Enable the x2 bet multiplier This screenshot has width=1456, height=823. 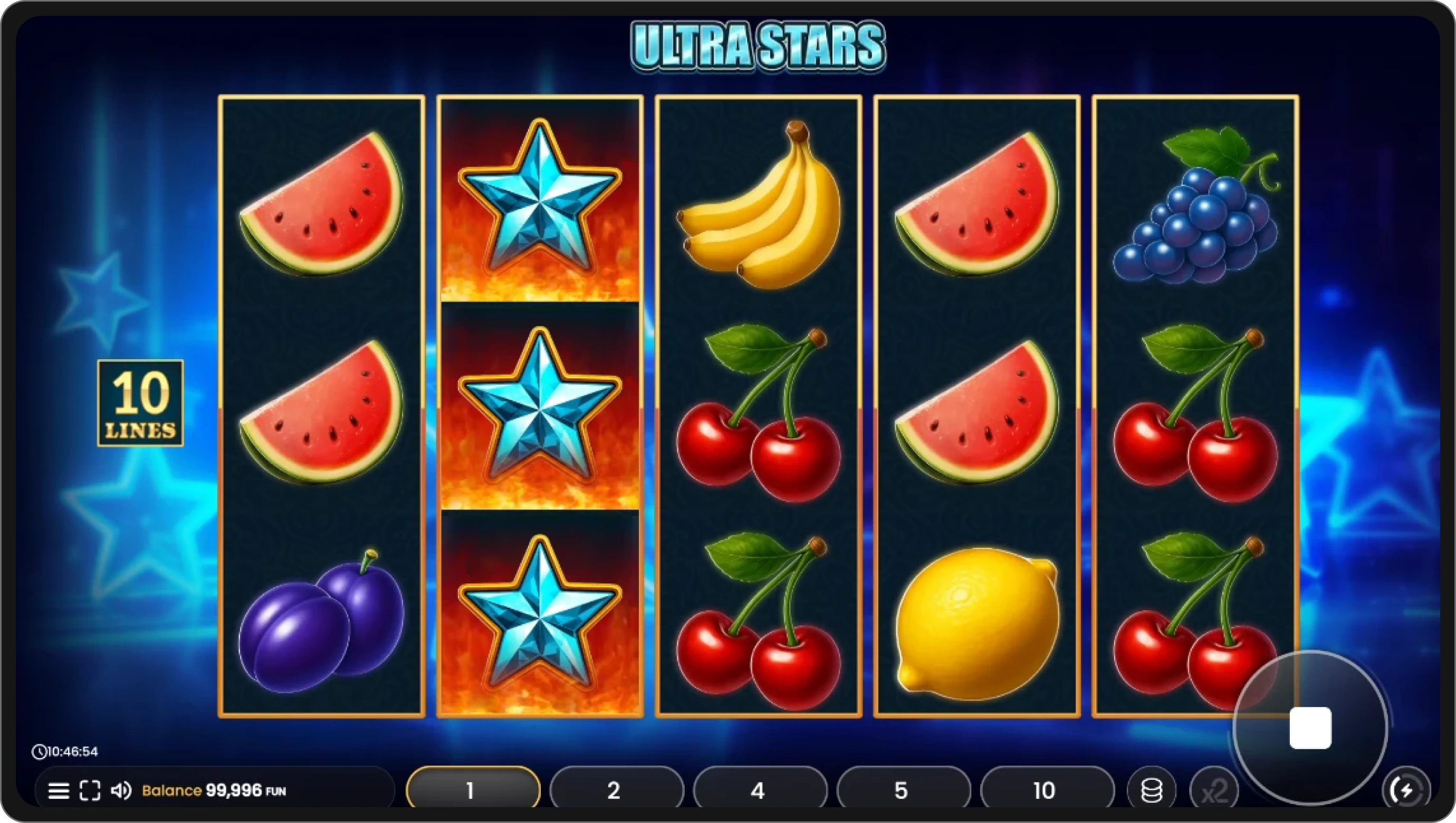[x=1216, y=790]
